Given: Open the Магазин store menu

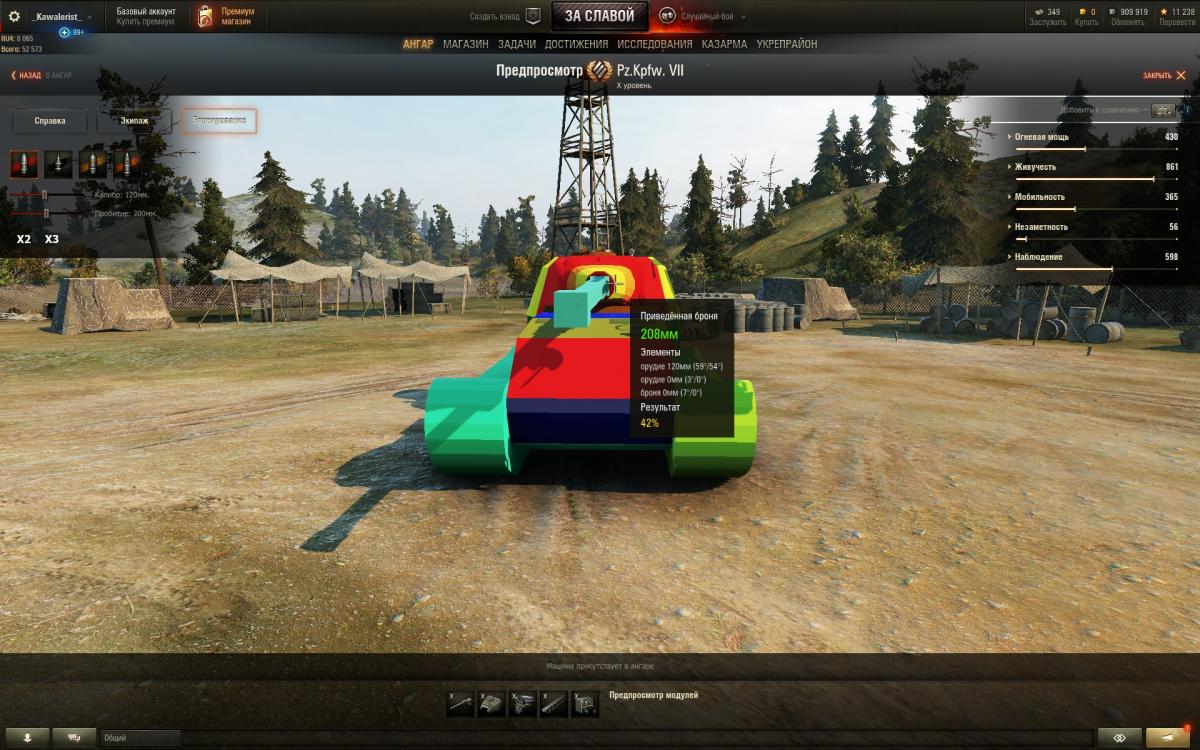Looking at the screenshot, I should pos(465,44).
